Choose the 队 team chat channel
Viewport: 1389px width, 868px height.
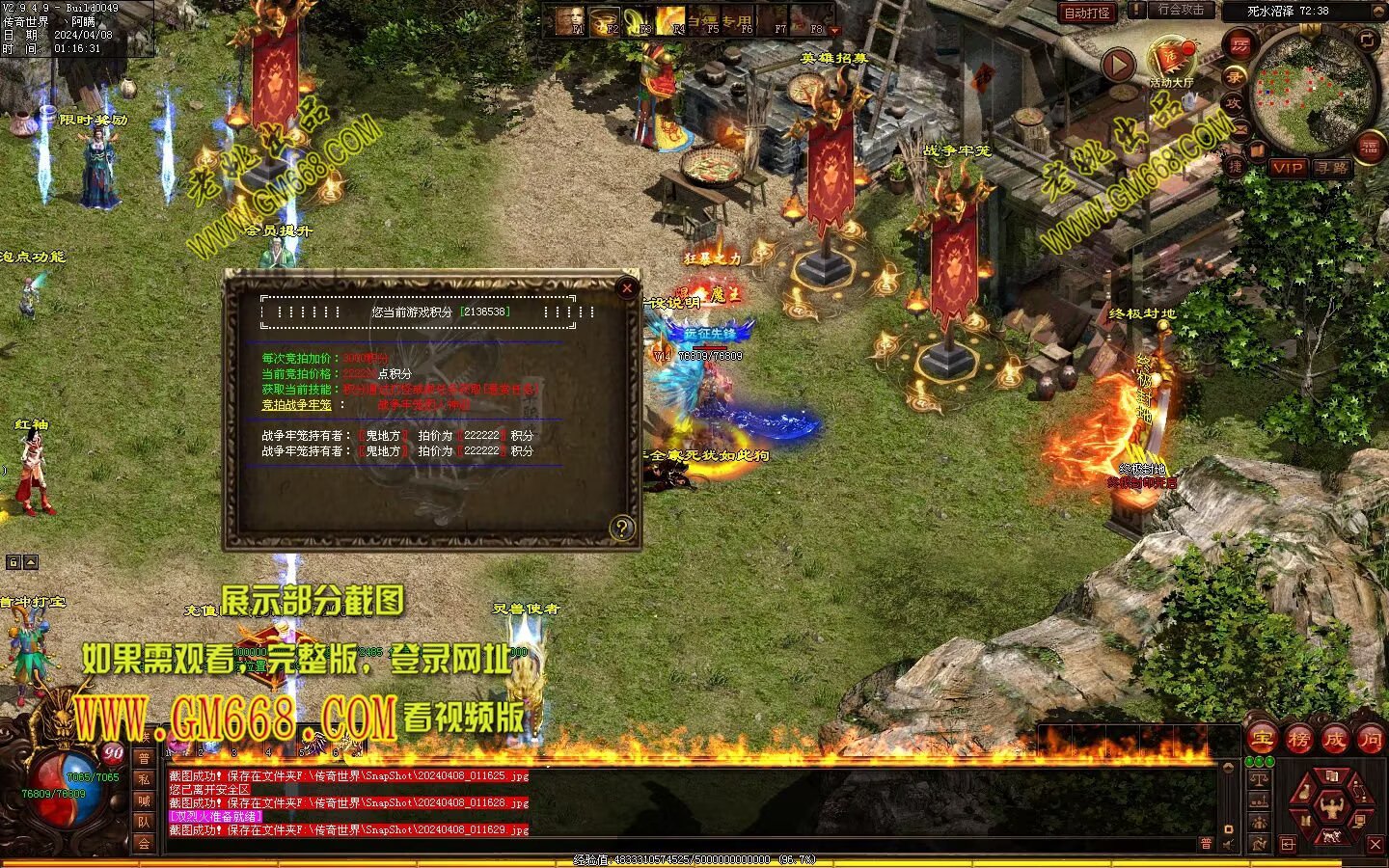pyautogui.click(x=144, y=822)
